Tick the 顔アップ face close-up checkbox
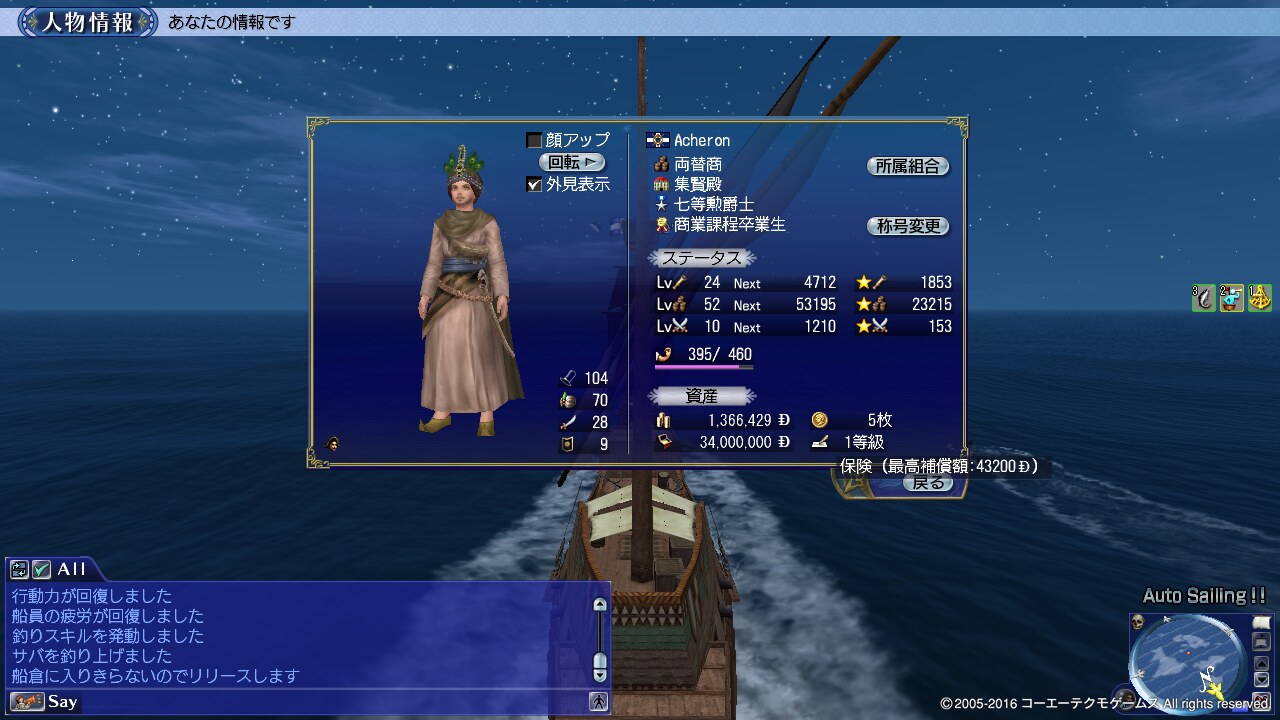The width and height of the screenshot is (1280, 720). [534, 140]
